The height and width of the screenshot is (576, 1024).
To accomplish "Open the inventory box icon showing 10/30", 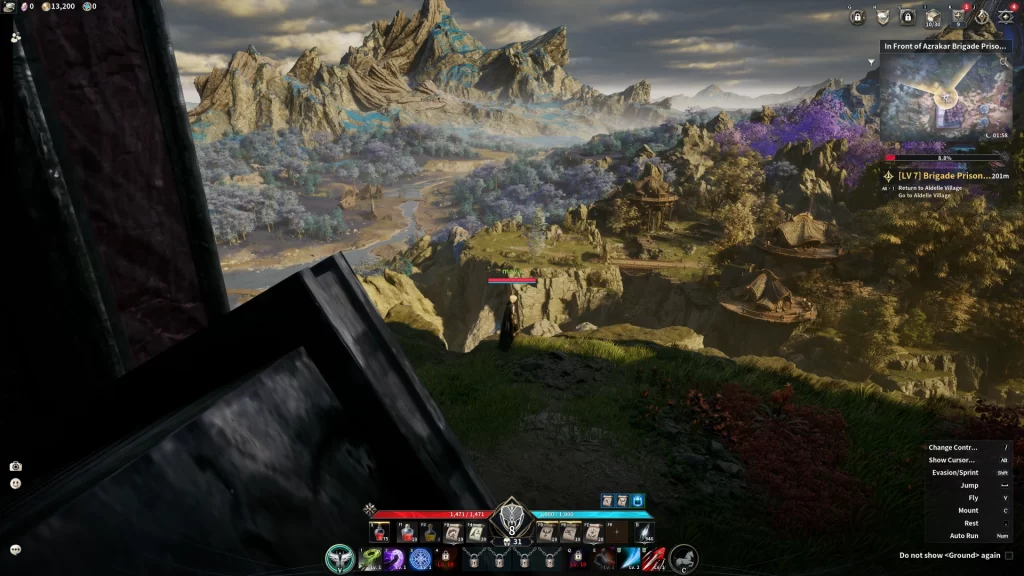I will 932,17.
